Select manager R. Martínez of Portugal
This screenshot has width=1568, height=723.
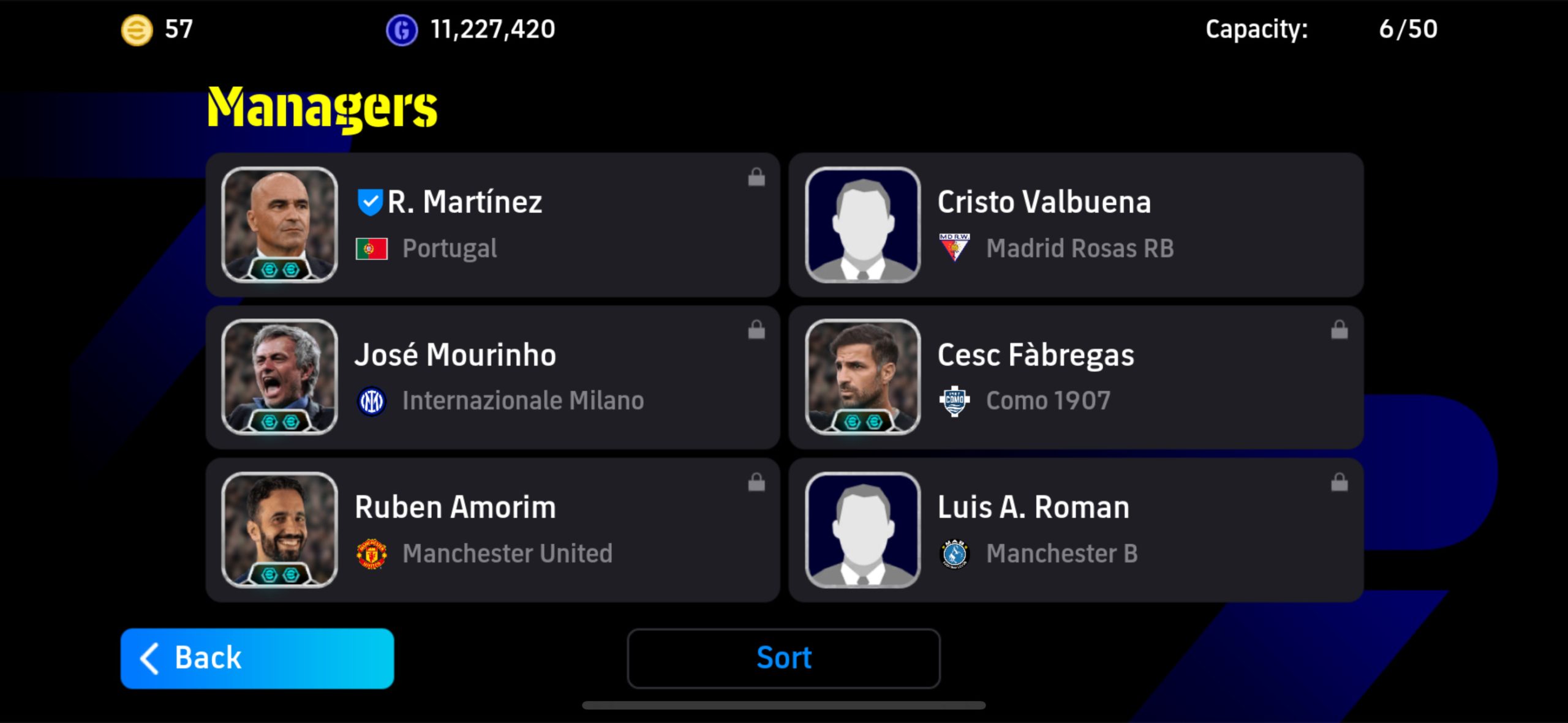click(492, 225)
